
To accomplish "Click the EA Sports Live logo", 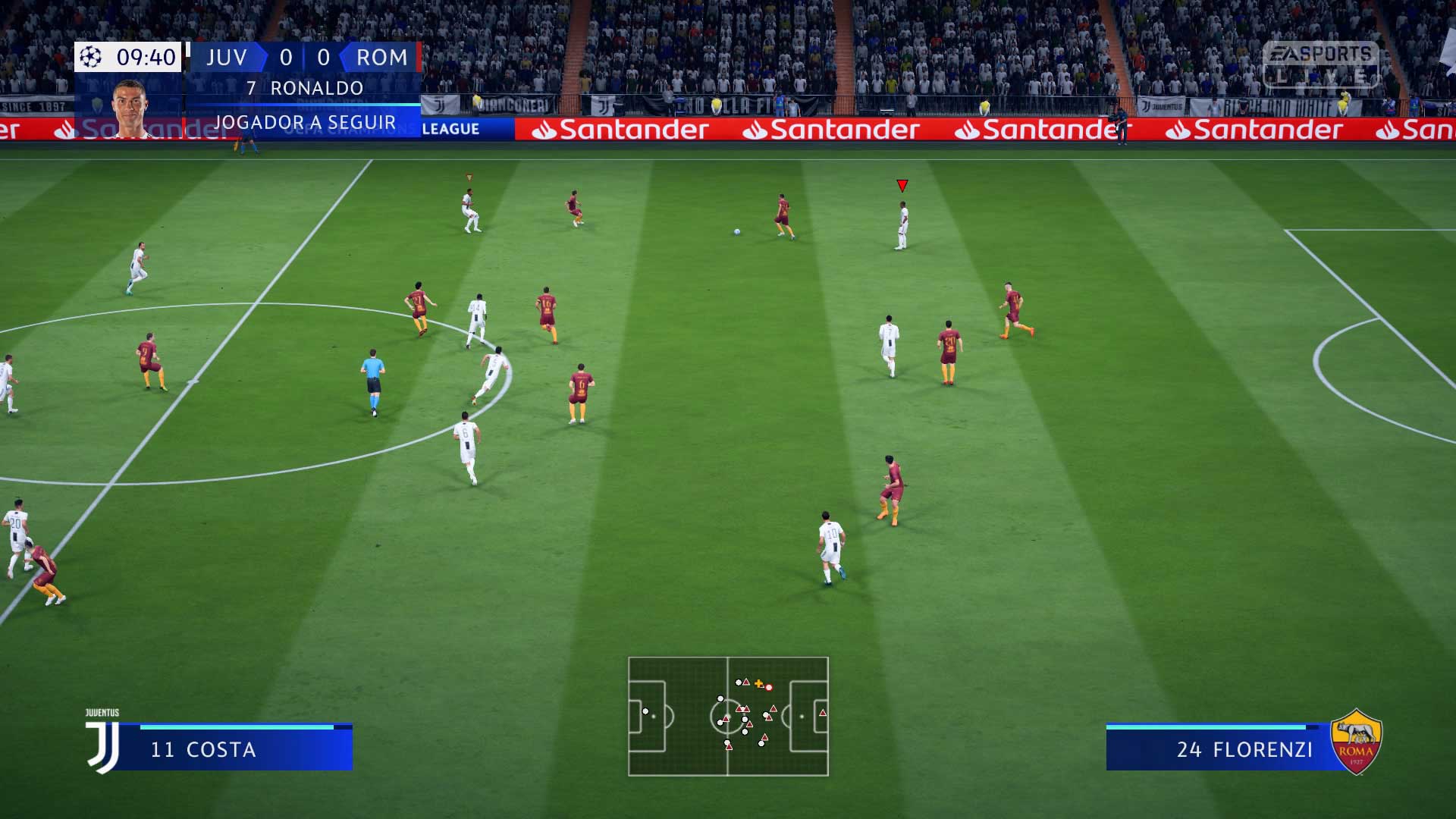I will [1320, 64].
